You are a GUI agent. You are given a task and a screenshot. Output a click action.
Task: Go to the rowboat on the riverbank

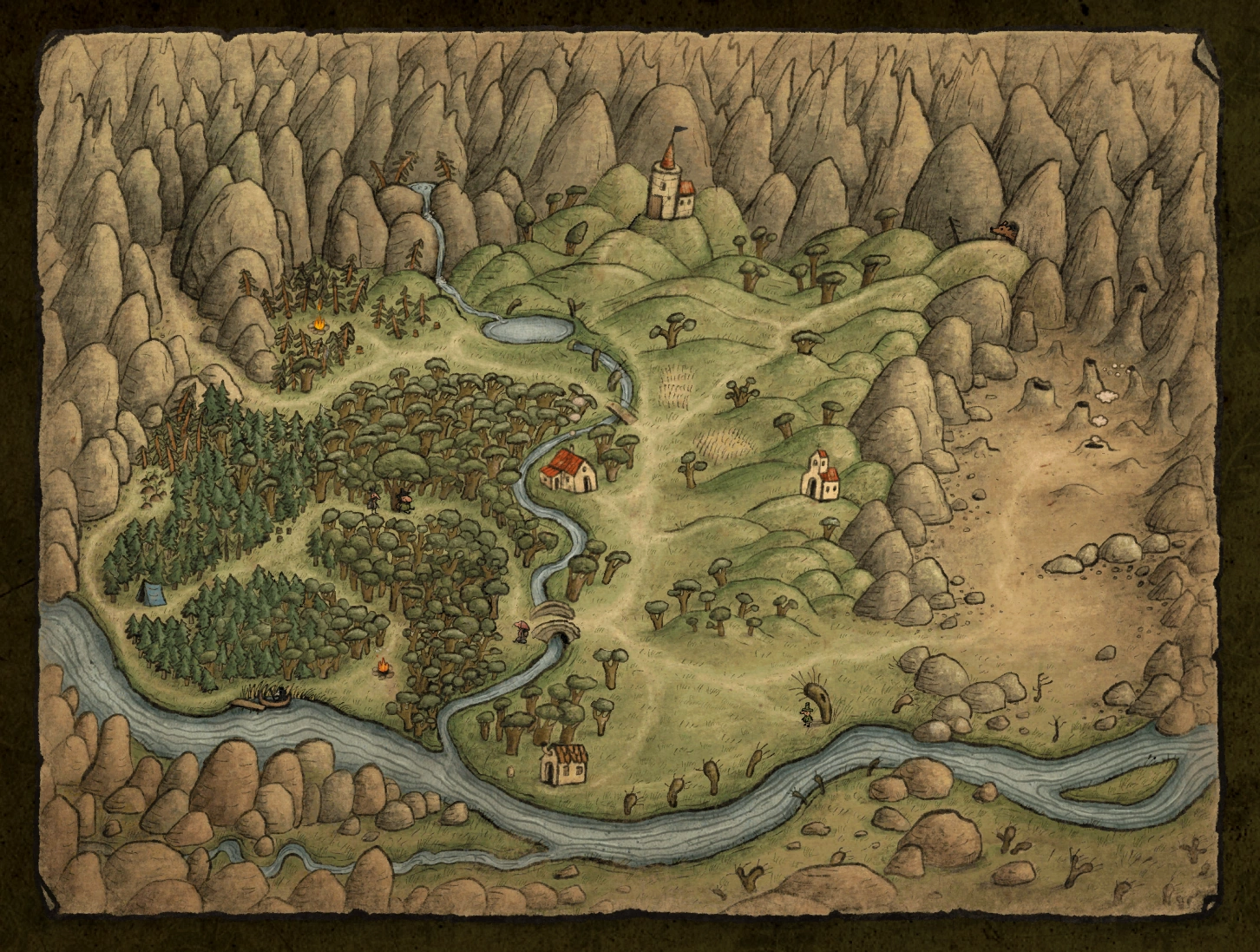[x=274, y=696]
